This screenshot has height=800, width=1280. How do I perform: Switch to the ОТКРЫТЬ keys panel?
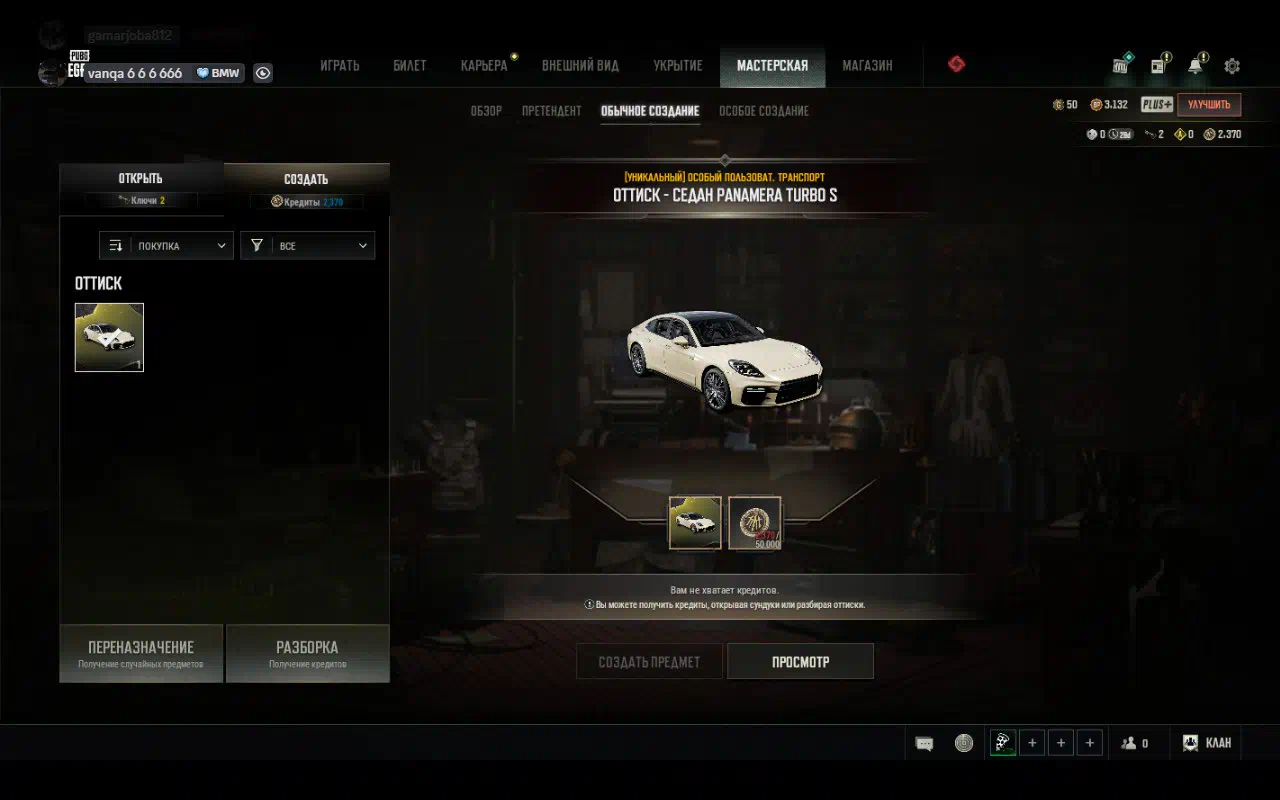[140, 187]
